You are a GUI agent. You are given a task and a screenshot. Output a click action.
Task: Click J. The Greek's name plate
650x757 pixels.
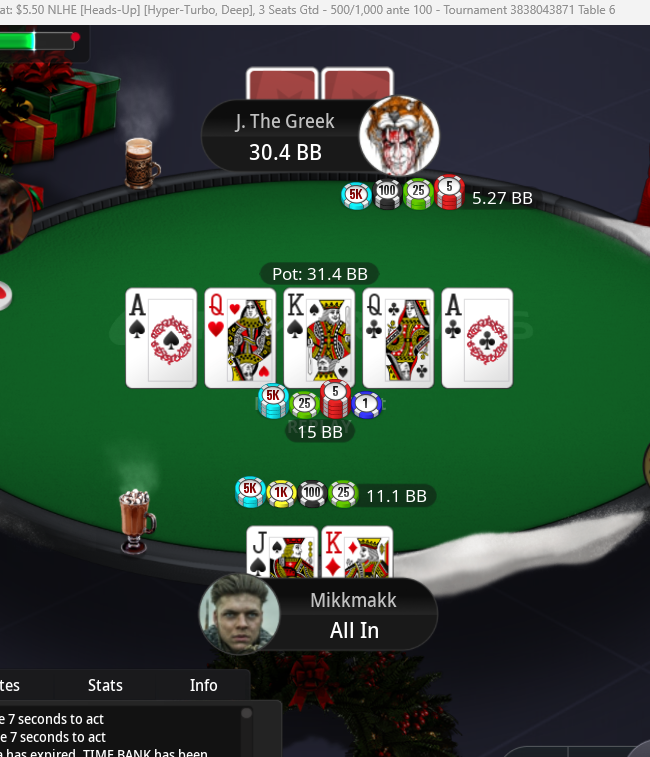(x=285, y=136)
